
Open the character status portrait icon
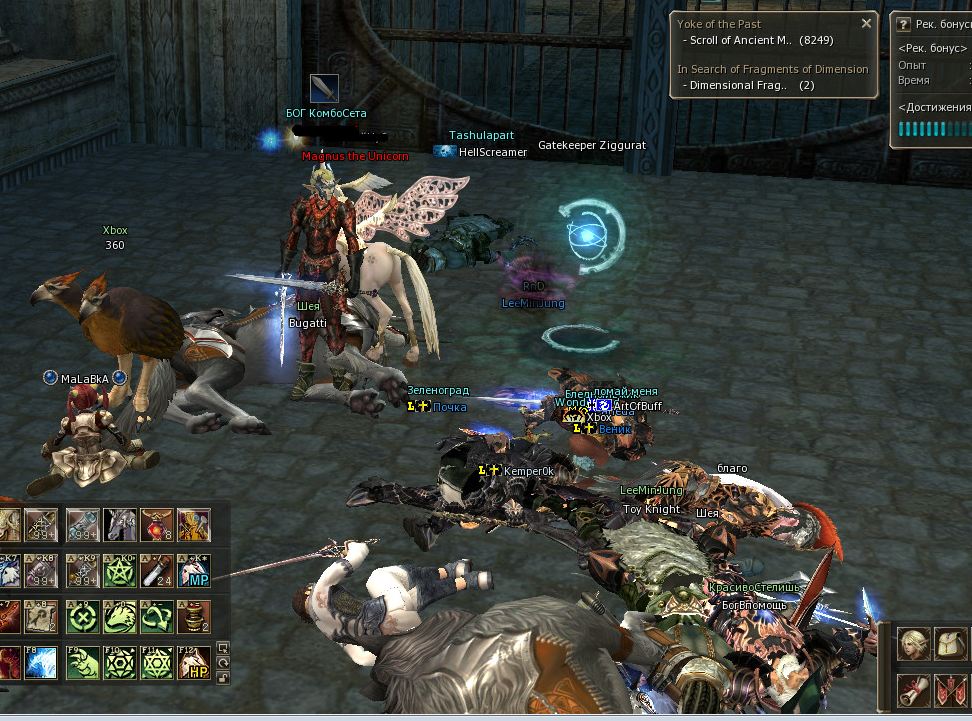[x=913, y=643]
